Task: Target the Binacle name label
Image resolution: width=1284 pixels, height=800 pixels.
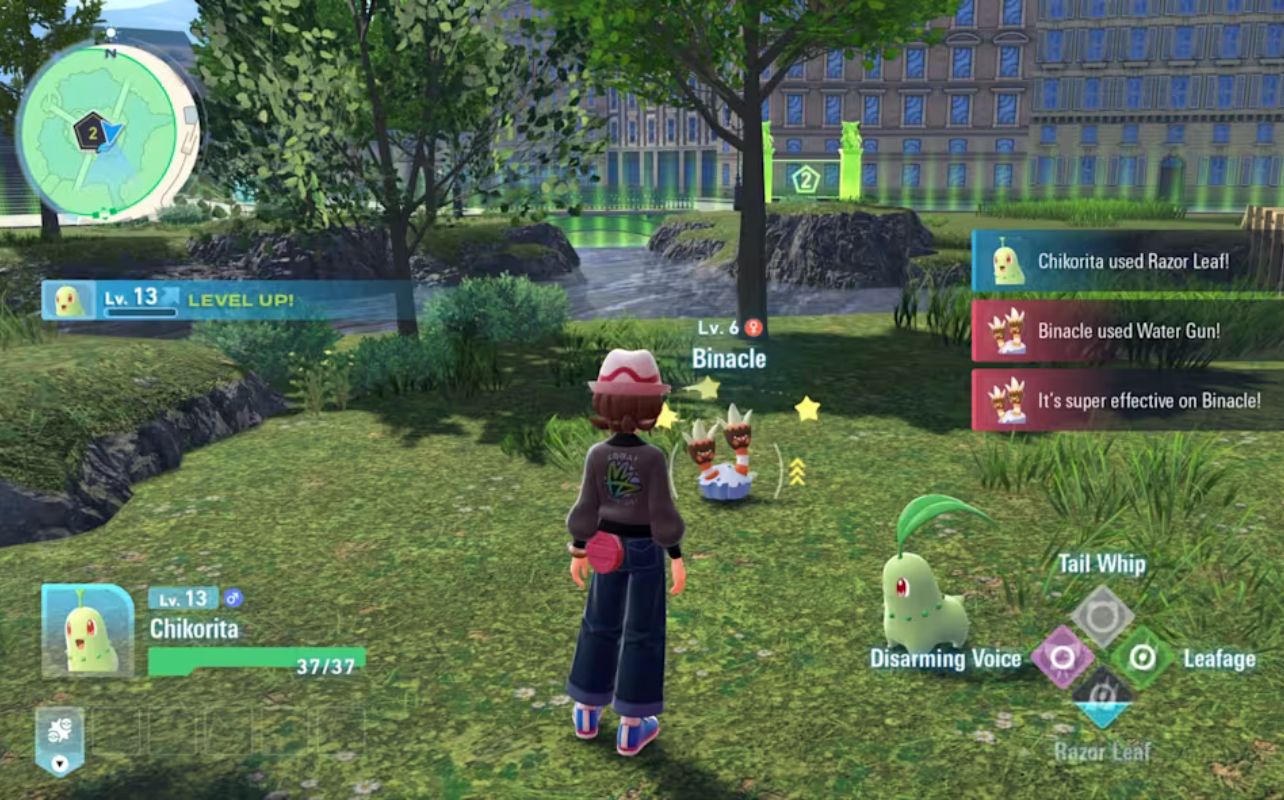Action: (x=729, y=359)
